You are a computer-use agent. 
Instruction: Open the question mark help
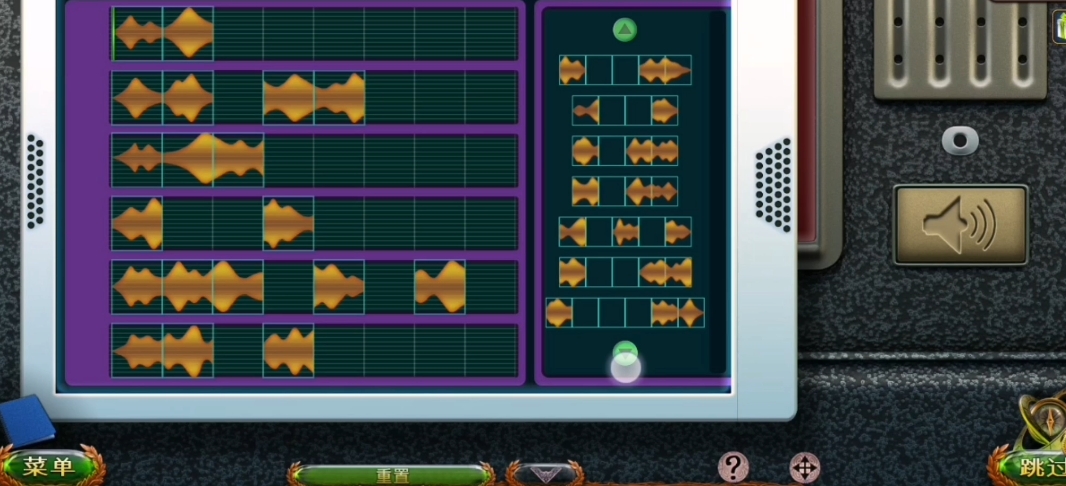[x=733, y=466]
